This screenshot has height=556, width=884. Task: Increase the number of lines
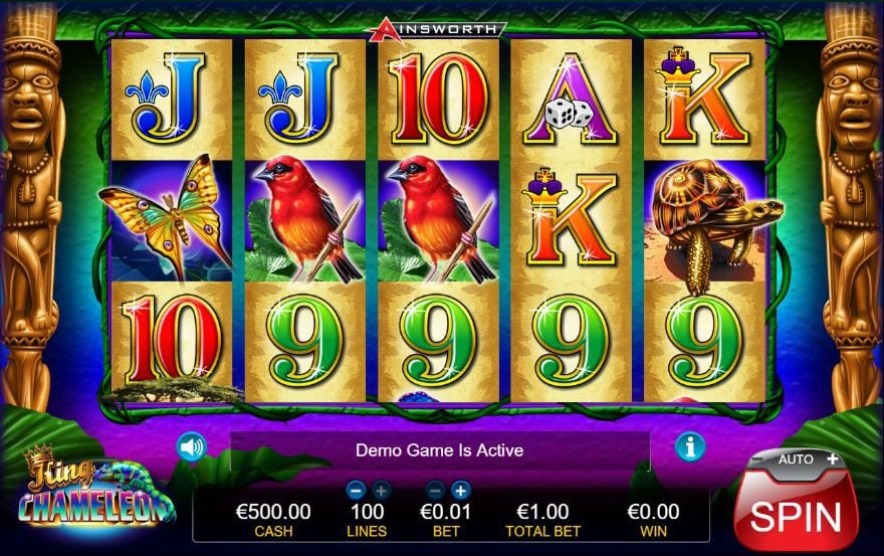point(381,490)
